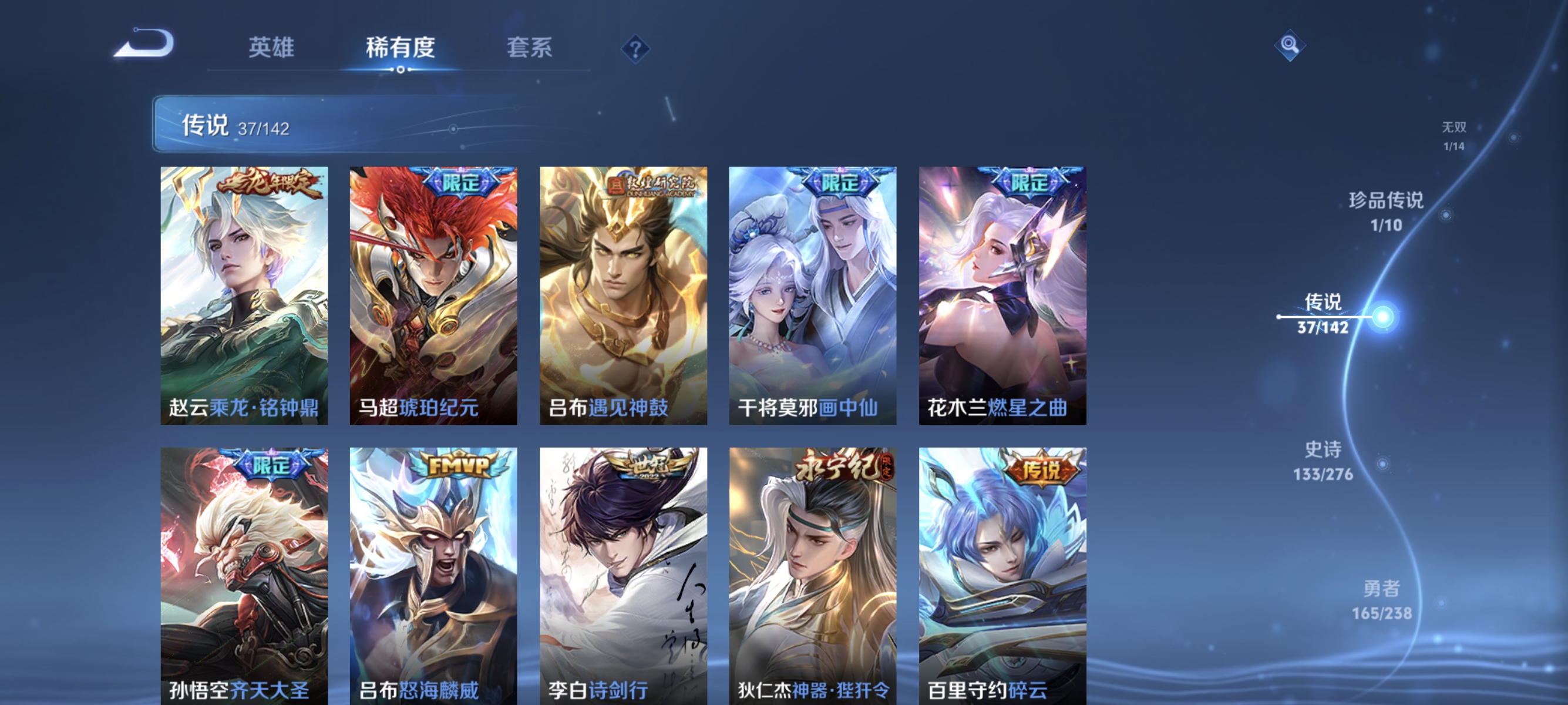Select the 无双 rarity filter
1568x705 pixels.
tap(1455, 135)
